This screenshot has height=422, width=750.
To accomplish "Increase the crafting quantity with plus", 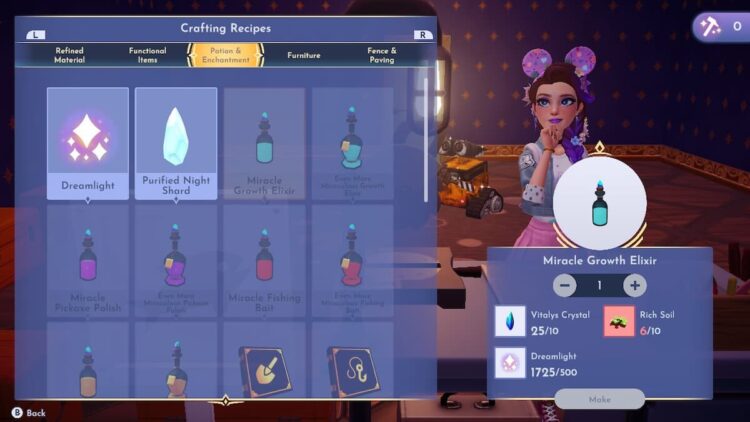I will pos(635,285).
